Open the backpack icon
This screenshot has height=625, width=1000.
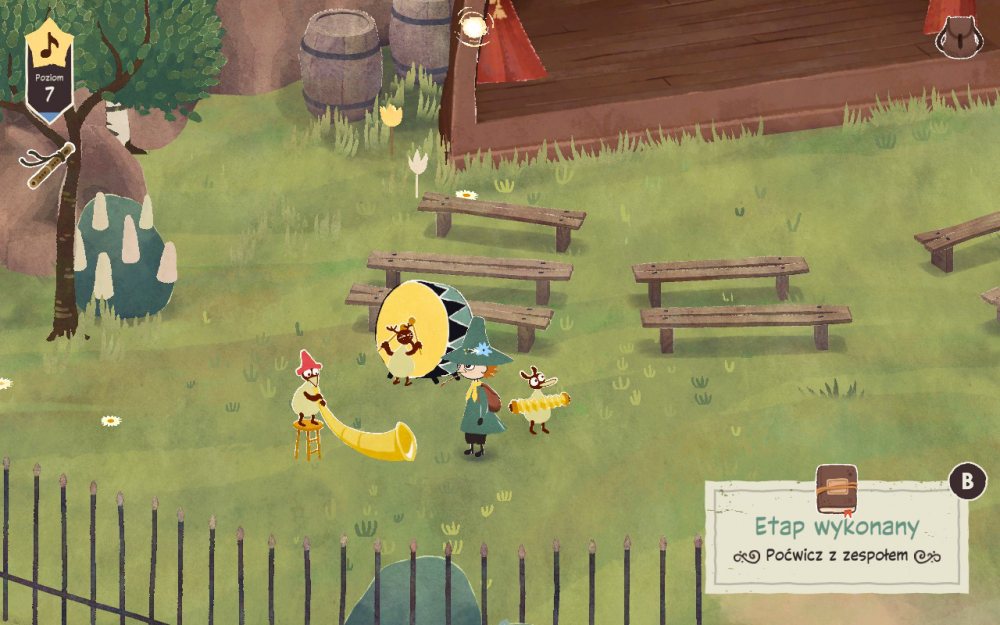[958, 37]
